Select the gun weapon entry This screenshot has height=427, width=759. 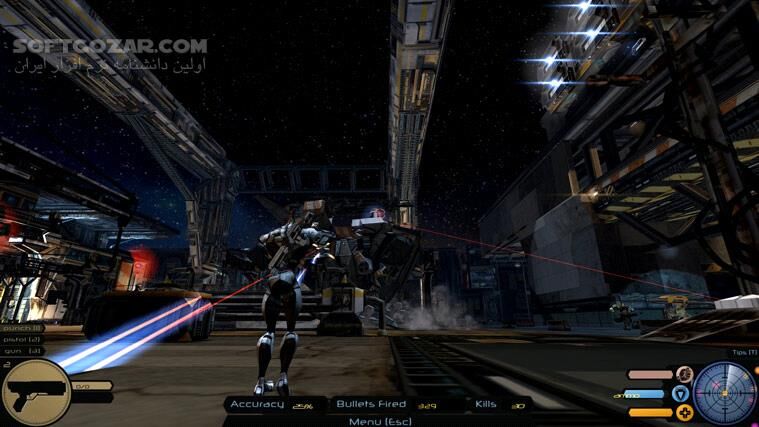20,350
